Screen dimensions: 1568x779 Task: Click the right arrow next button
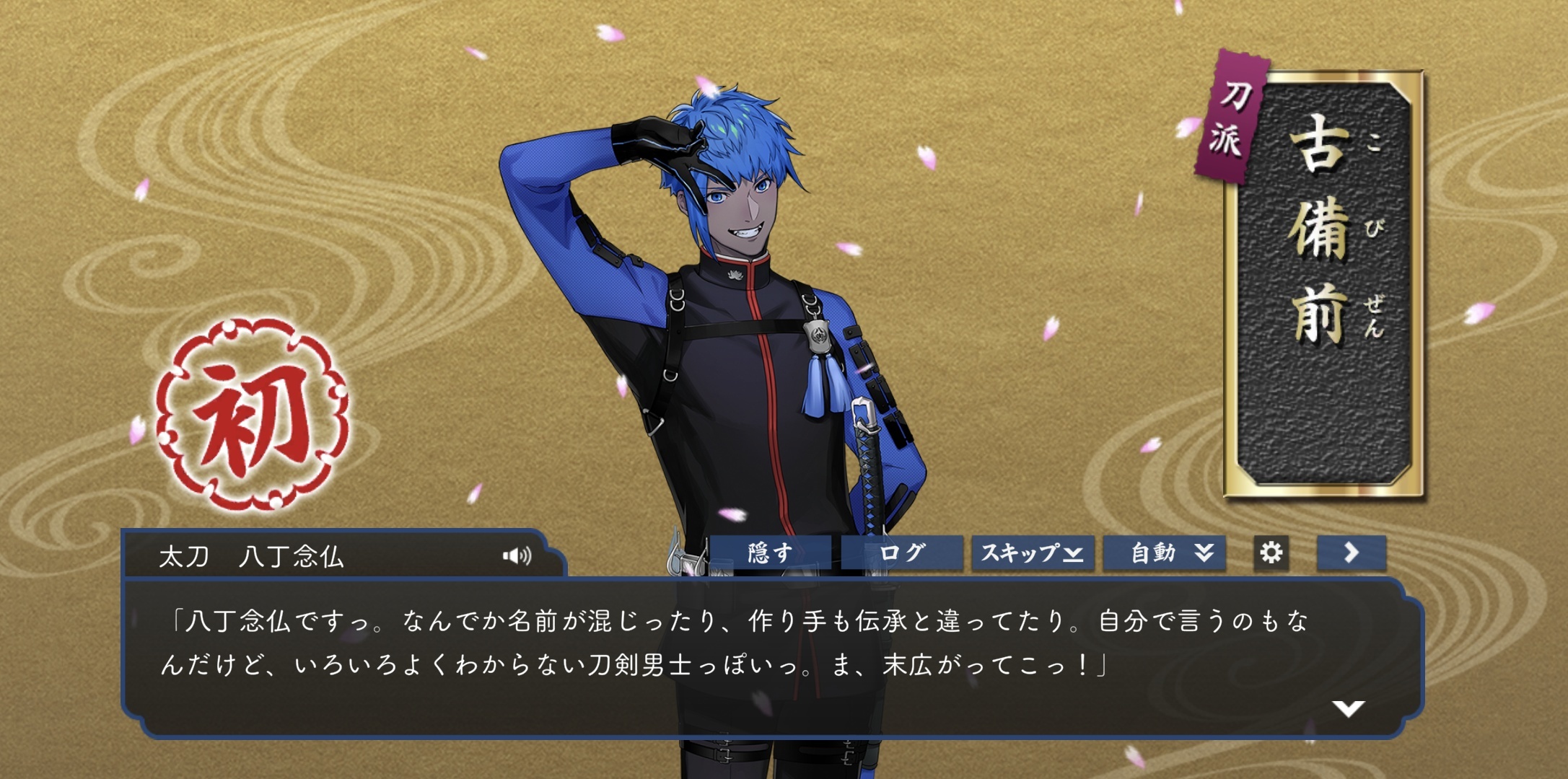(x=1351, y=553)
